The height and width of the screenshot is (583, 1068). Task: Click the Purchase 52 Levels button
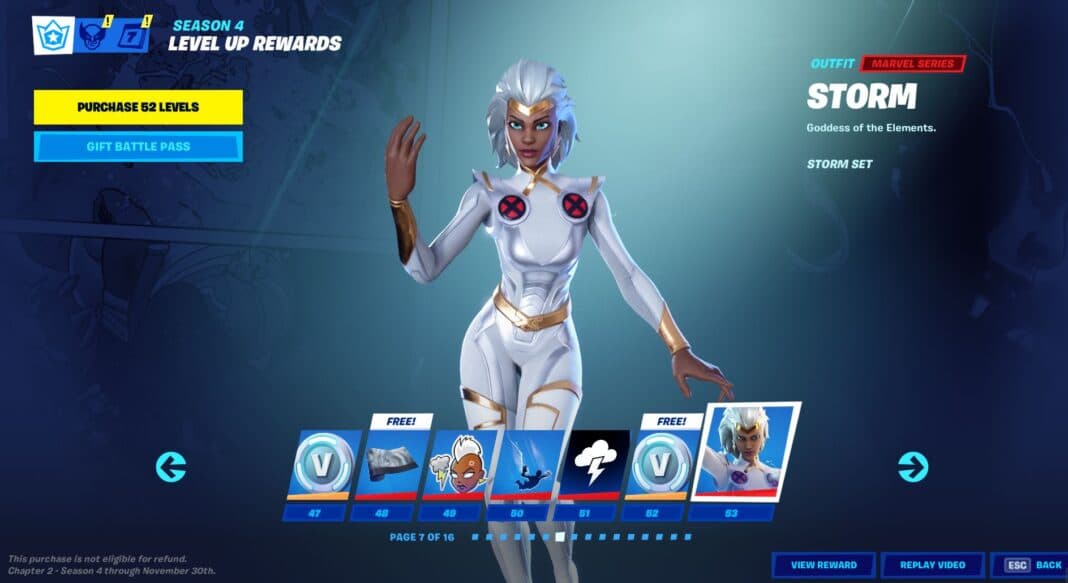138,107
